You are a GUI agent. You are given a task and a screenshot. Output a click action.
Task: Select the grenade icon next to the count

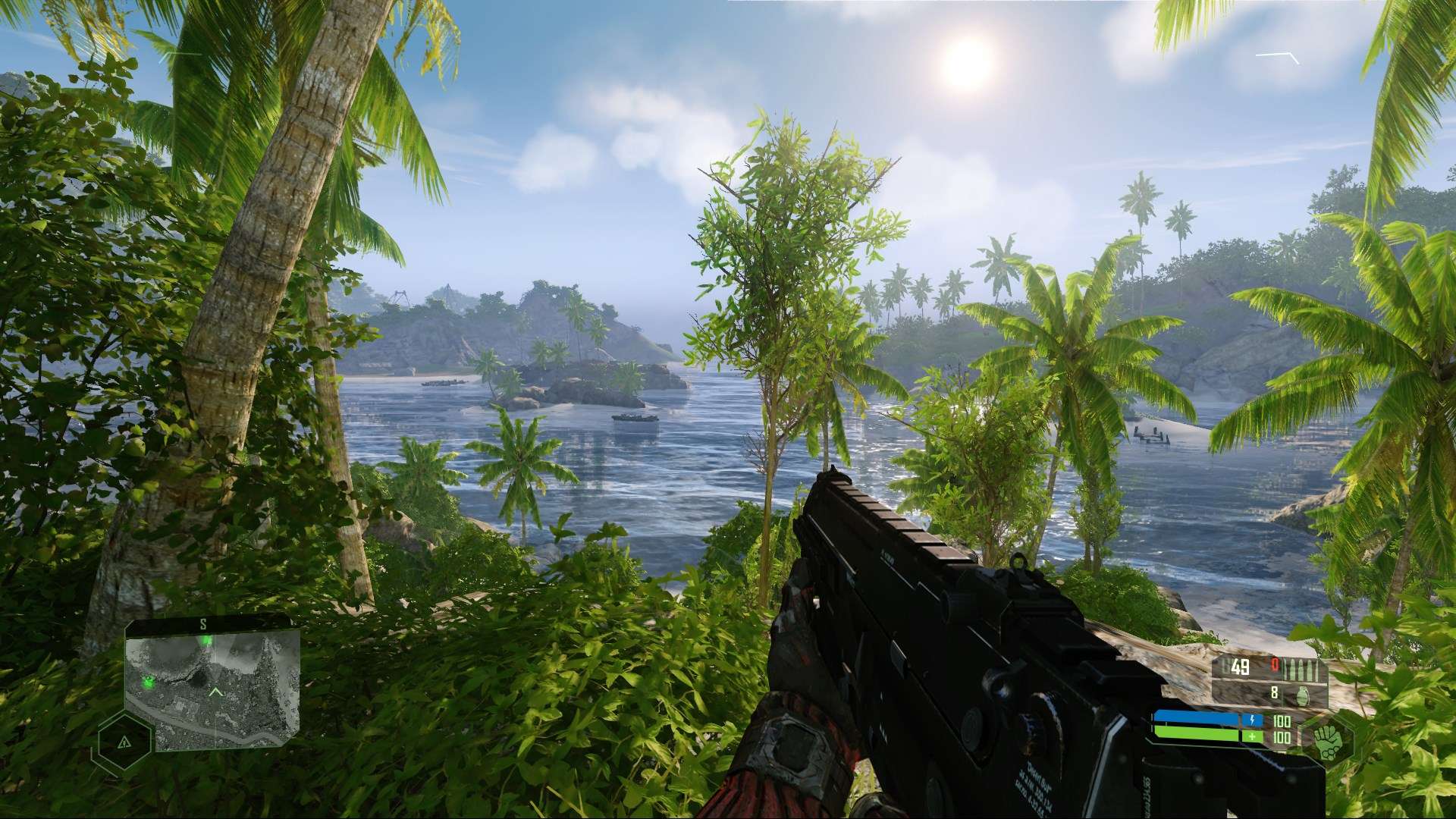click(1303, 697)
